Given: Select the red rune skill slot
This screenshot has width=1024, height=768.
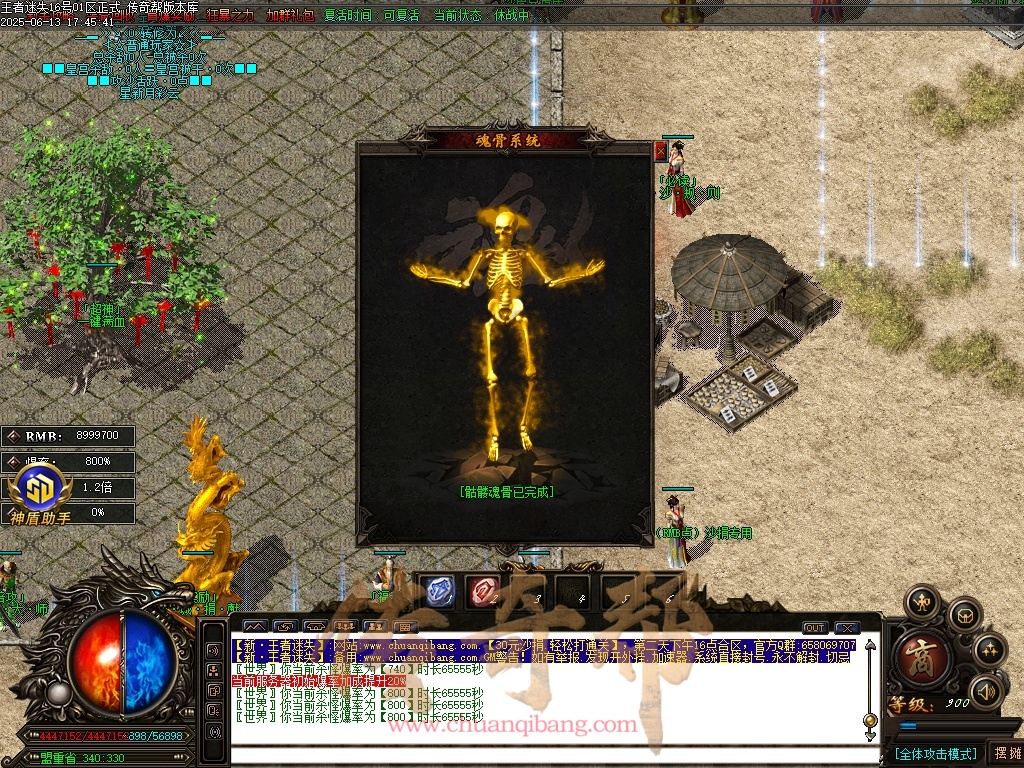Looking at the screenshot, I should (x=485, y=591).
